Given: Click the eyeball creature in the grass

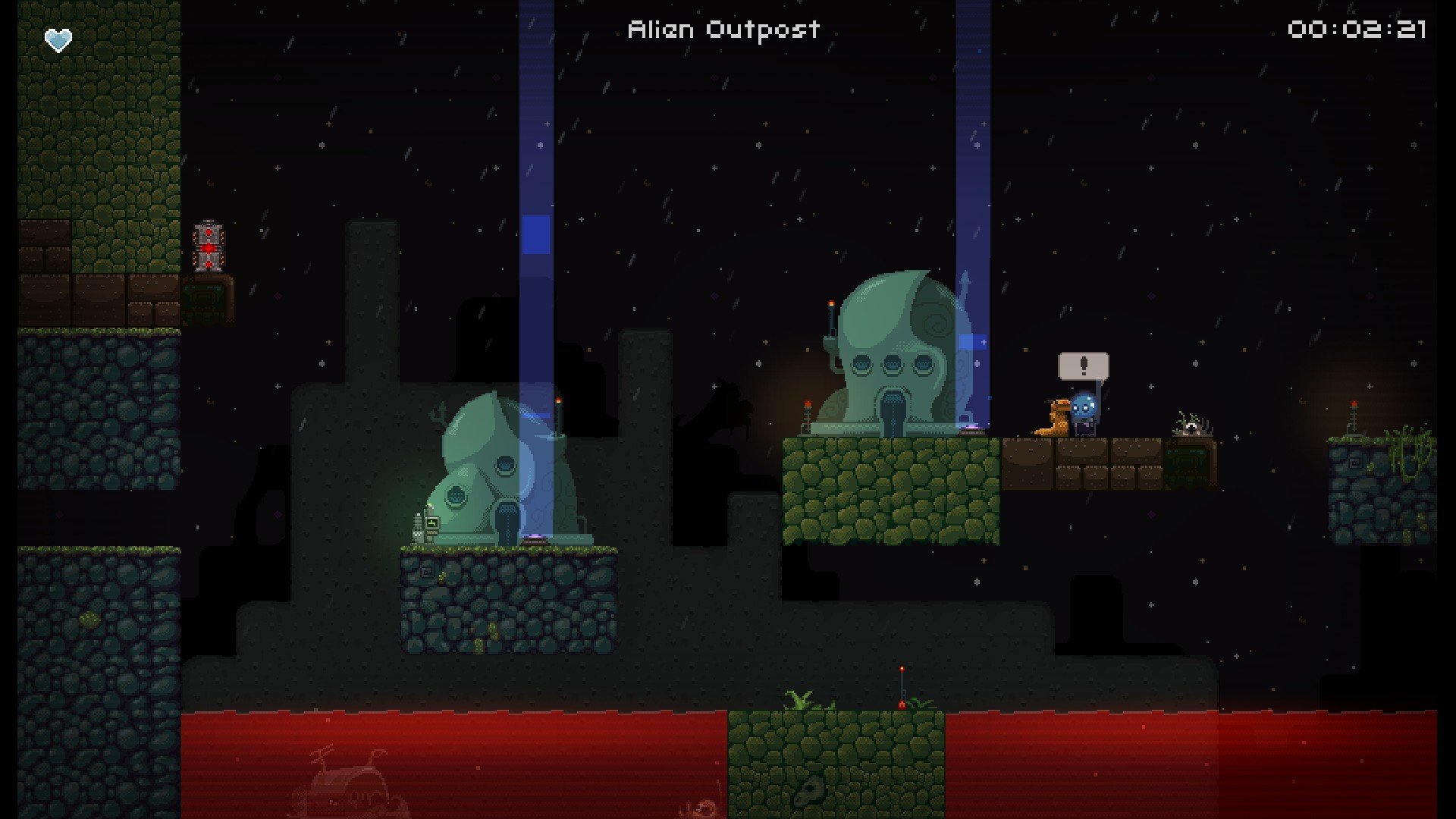Looking at the screenshot, I should (x=1191, y=426).
